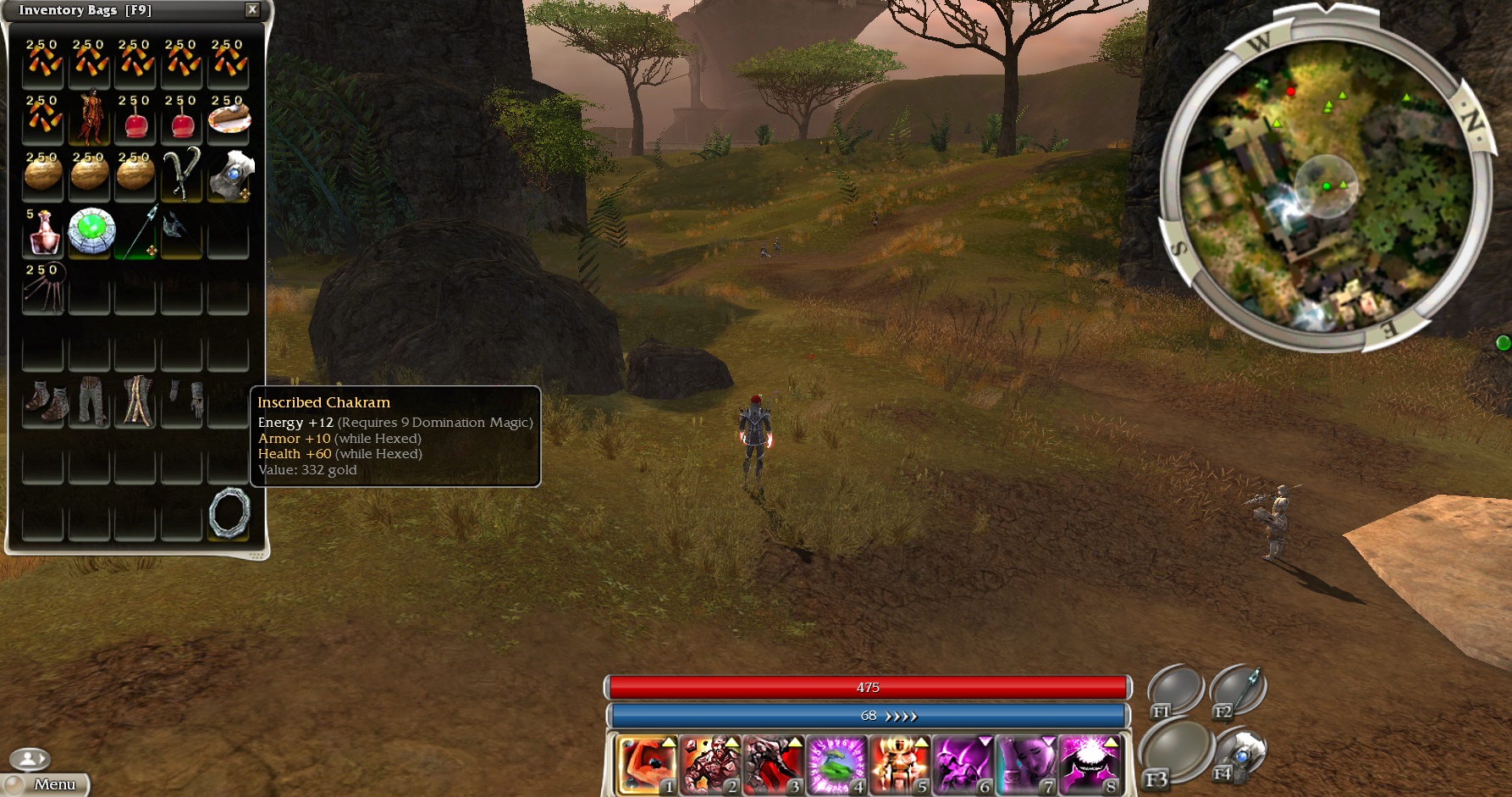The width and height of the screenshot is (1512, 797).
Task: Use skill 4 with the green glyph circle
Action: [x=836, y=766]
